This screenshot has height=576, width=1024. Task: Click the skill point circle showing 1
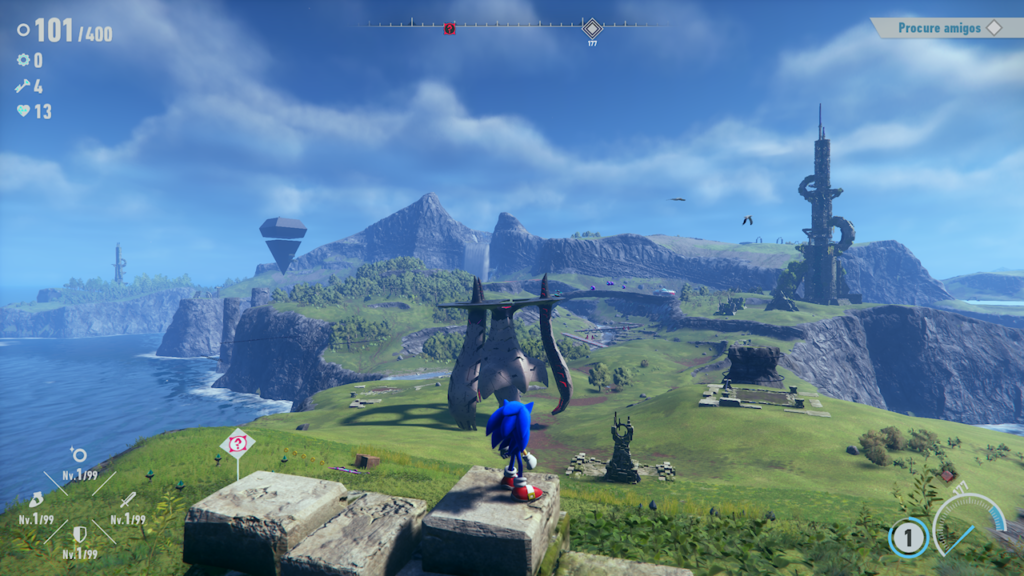908,538
